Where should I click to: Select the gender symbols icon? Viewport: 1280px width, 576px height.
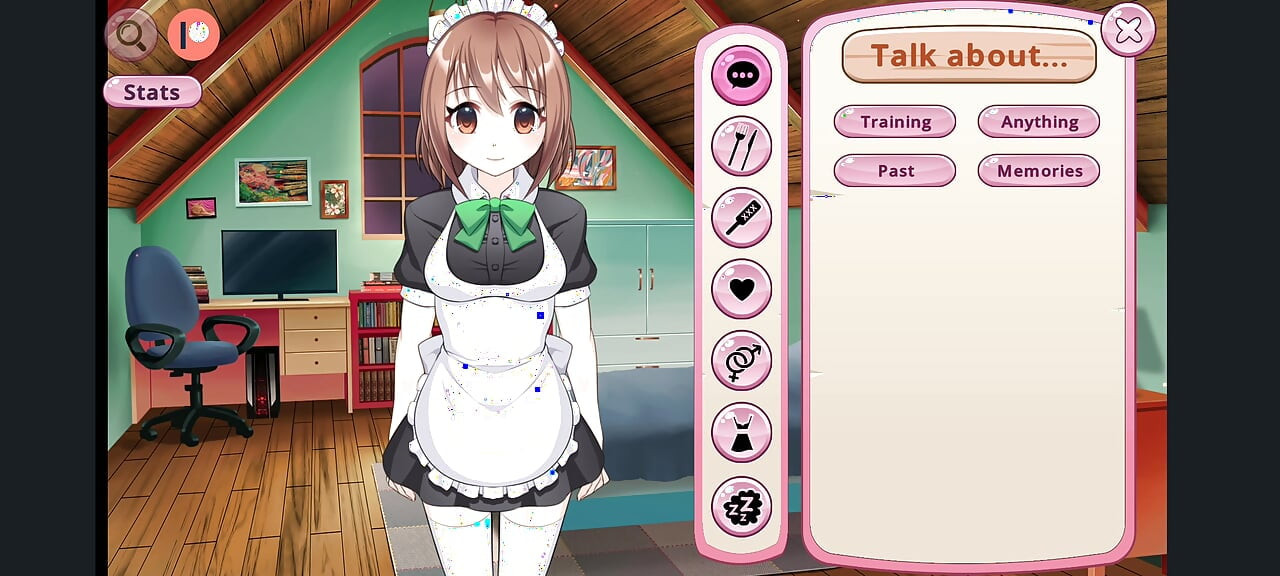(x=741, y=360)
